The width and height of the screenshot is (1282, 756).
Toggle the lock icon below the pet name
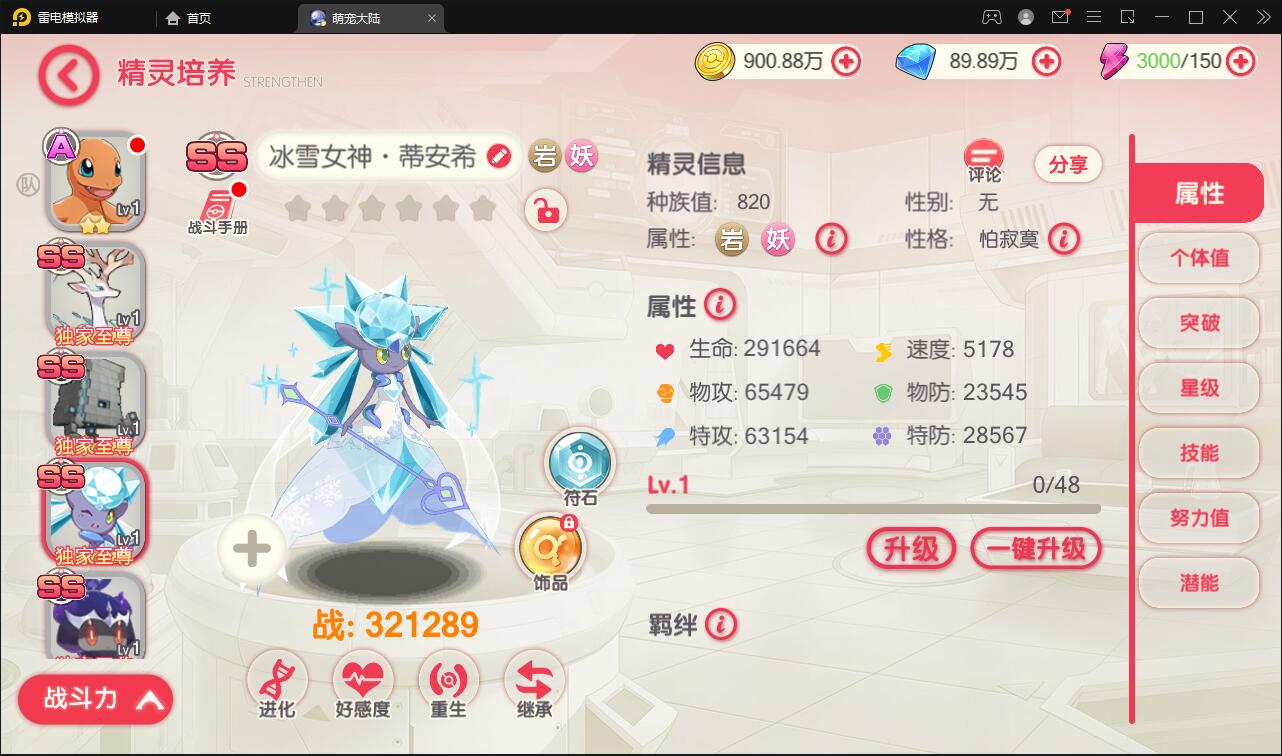tap(546, 211)
